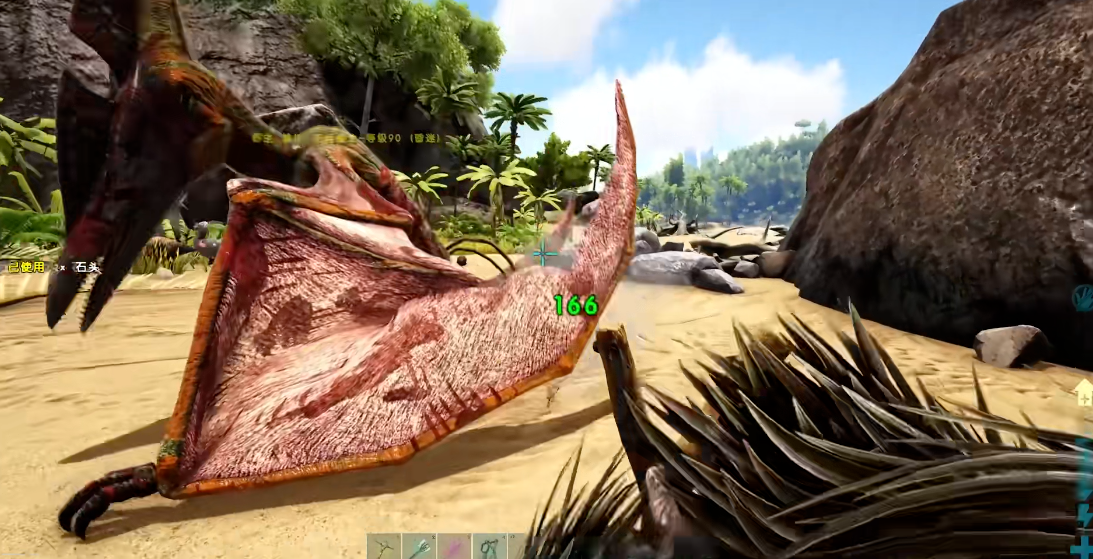Choose the green-tinted tool in slot two
This screenshot has height=559, width=1093.
419,547
